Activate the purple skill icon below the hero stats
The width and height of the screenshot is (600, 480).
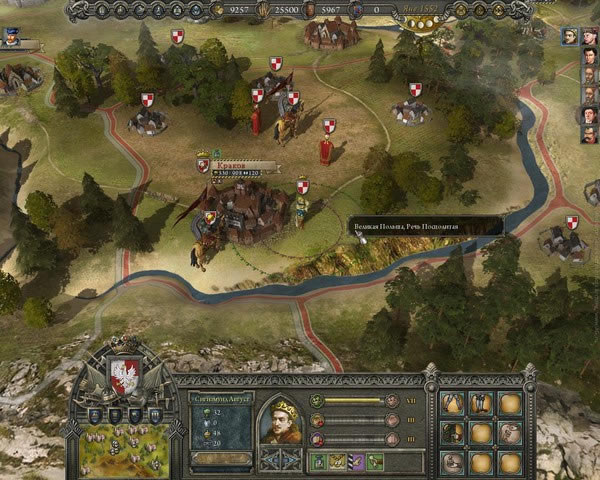click(x=356, y=461)
